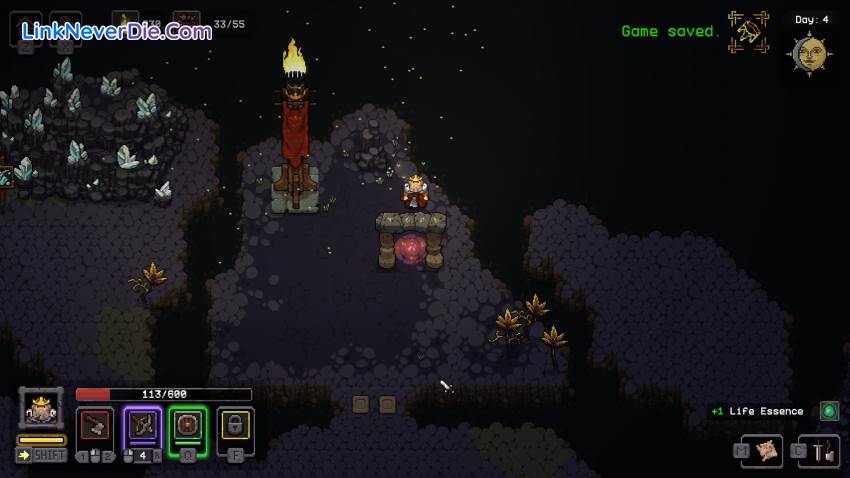Activate the round shield ability
850x478 pixels.
point(188,425)
